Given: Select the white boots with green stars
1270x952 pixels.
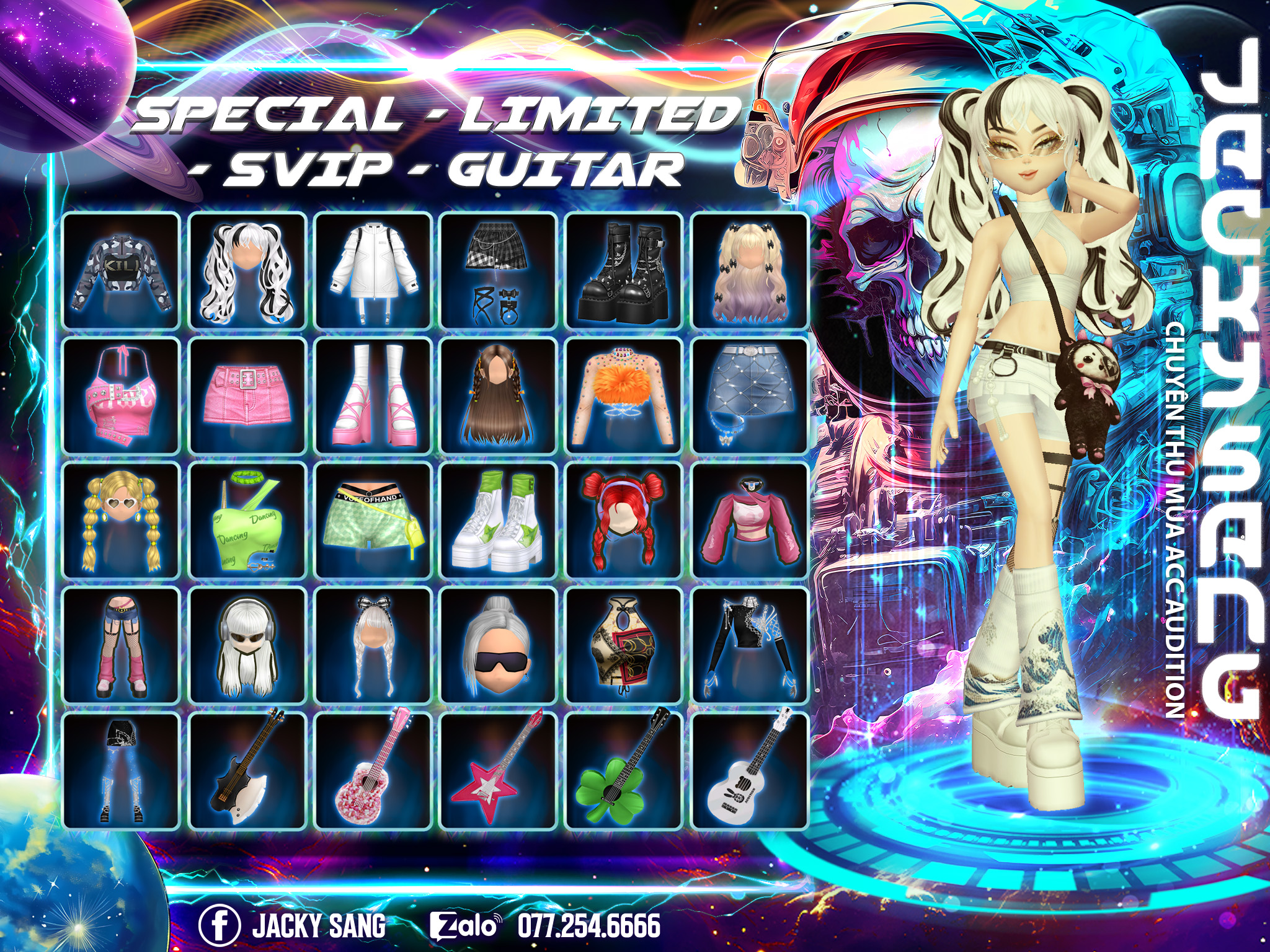Looking at the screenshot, I should tap(498, 521).
